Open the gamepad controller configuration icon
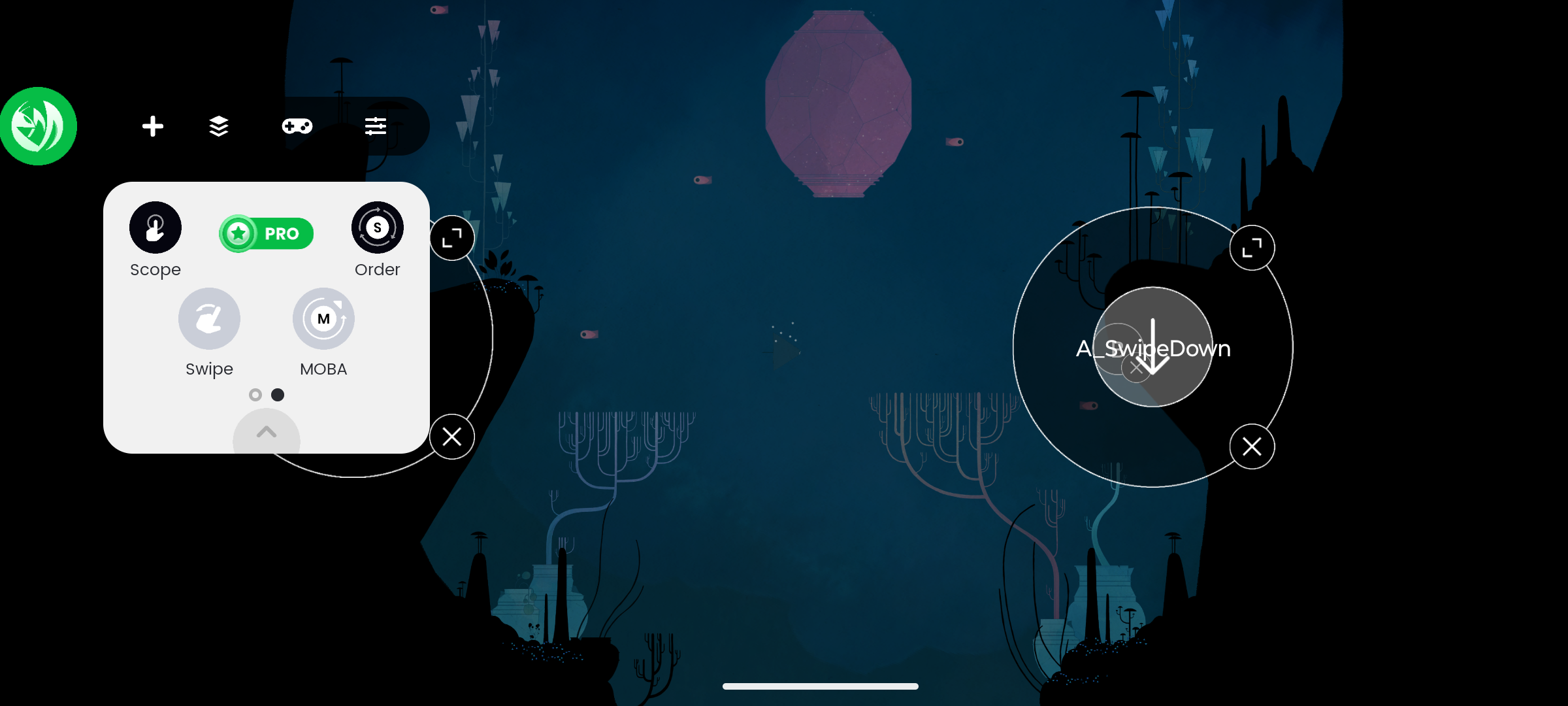The width and height of the screenshot is (1568, 706). coord(297,126)
